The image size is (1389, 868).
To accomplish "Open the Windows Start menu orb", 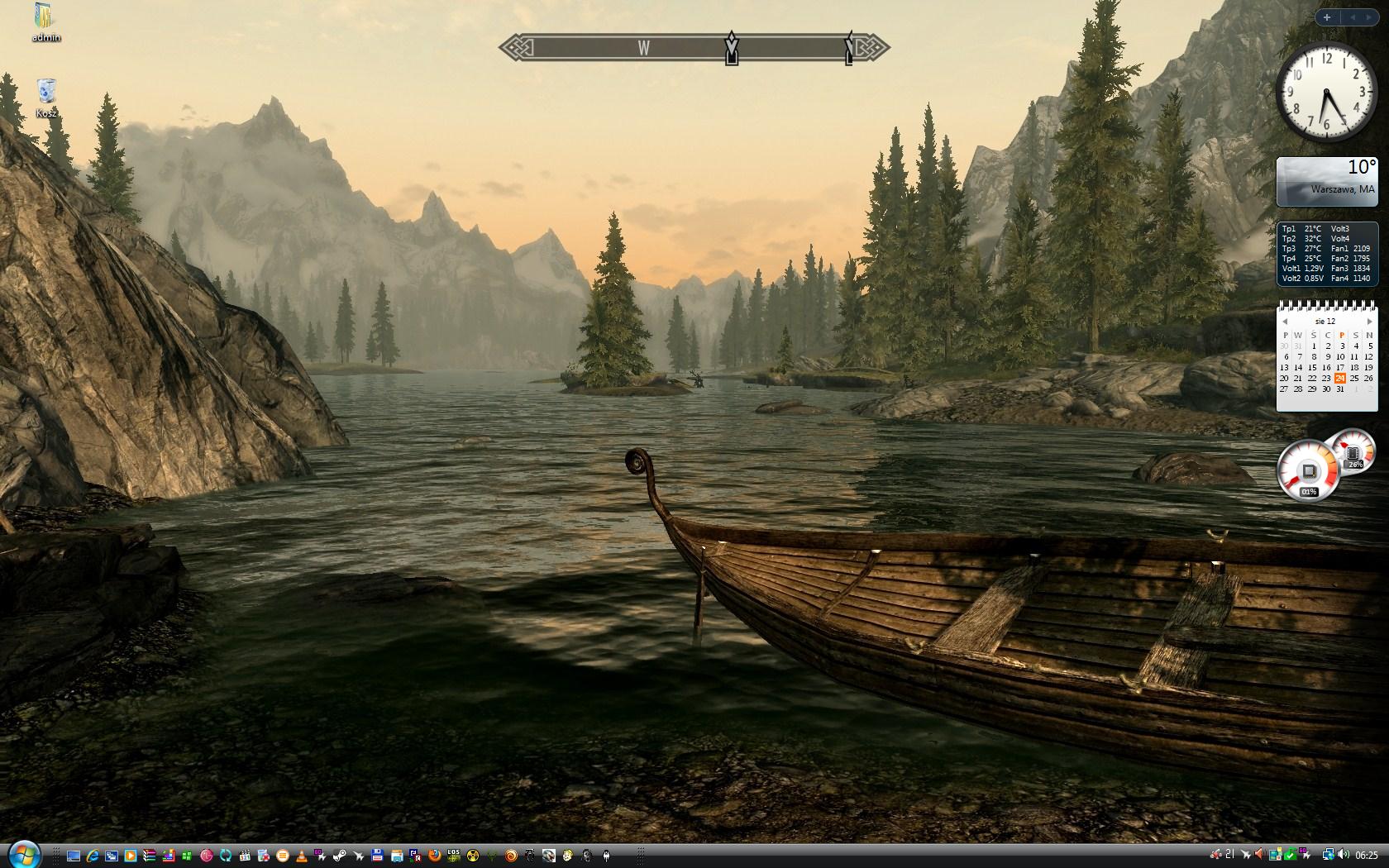I will tap(23, 855).
